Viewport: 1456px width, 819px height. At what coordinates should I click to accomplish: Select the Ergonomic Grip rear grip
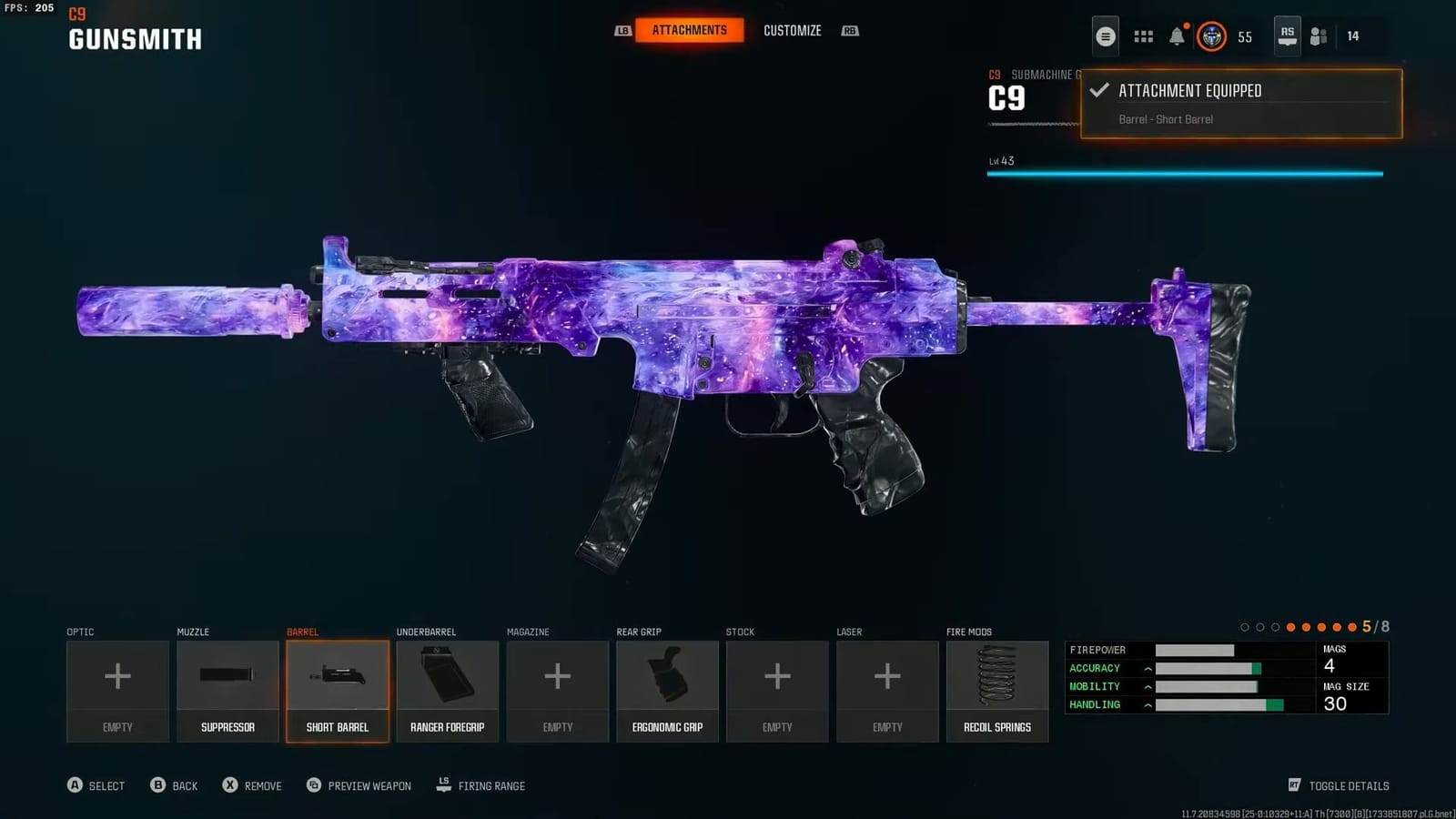click(667, 690)
